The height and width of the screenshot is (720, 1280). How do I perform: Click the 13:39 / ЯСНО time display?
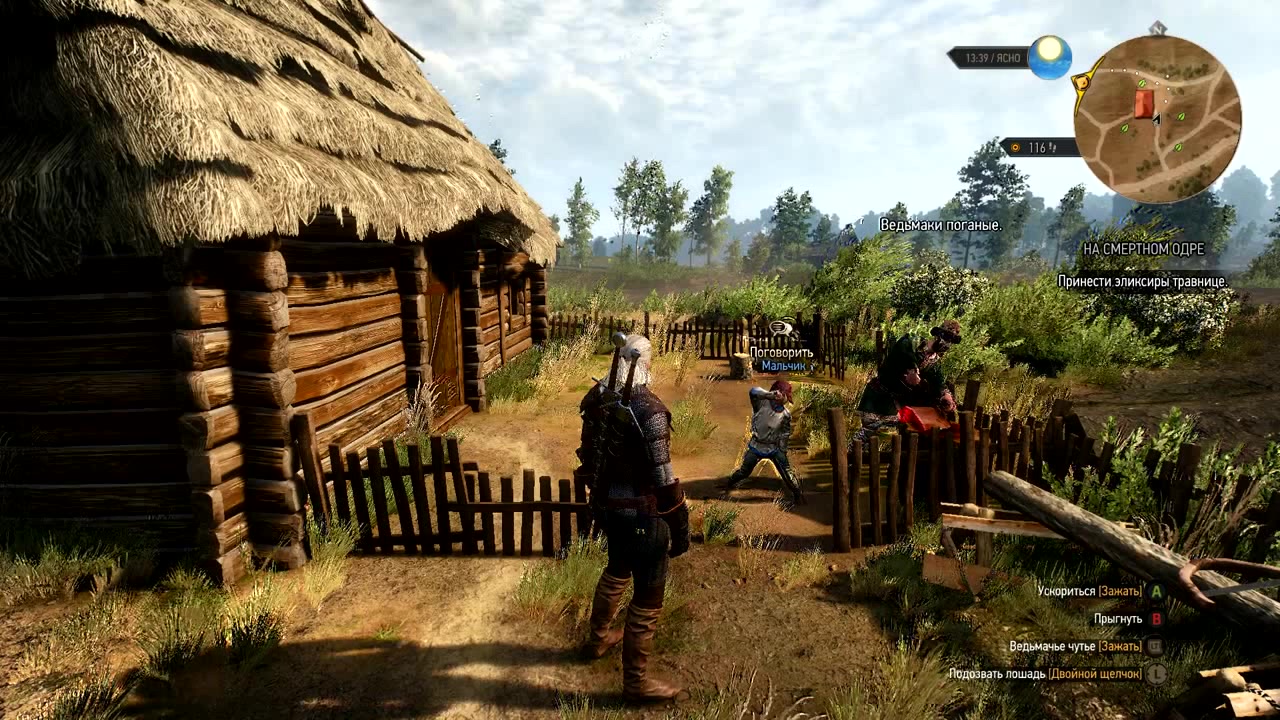[992, 57]
